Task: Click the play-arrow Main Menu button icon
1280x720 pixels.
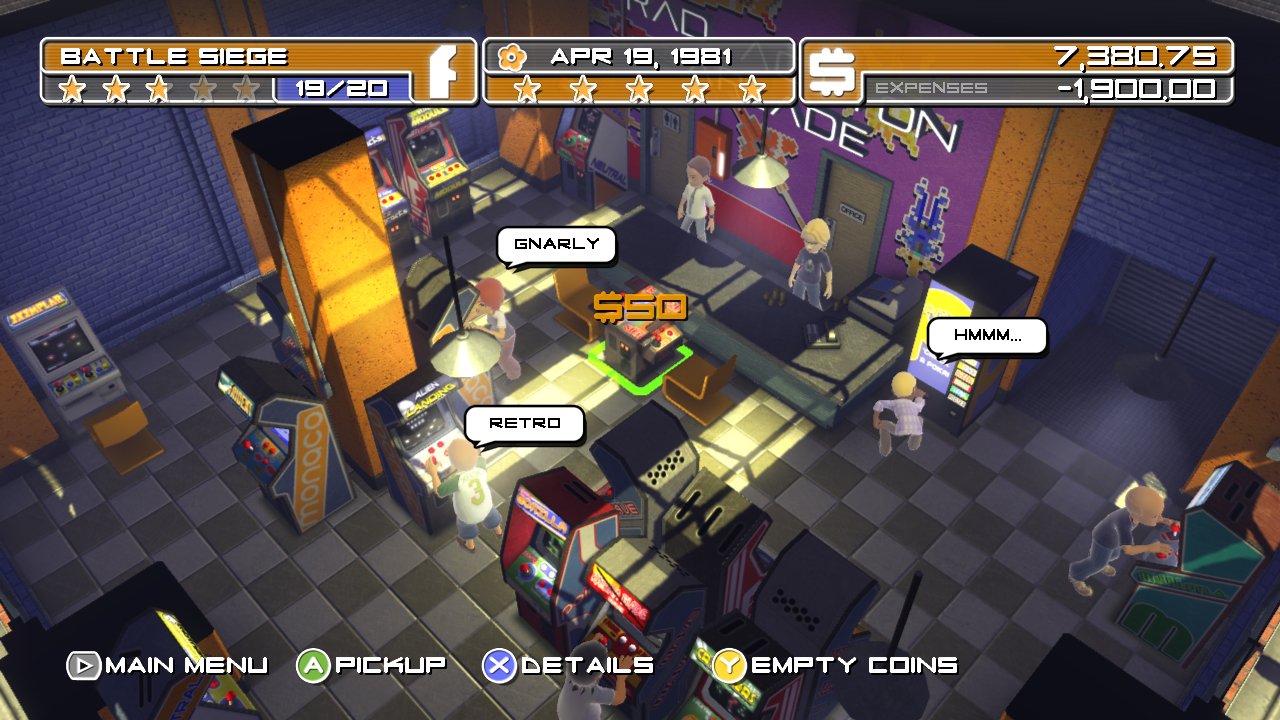Action: click(83, 663)
